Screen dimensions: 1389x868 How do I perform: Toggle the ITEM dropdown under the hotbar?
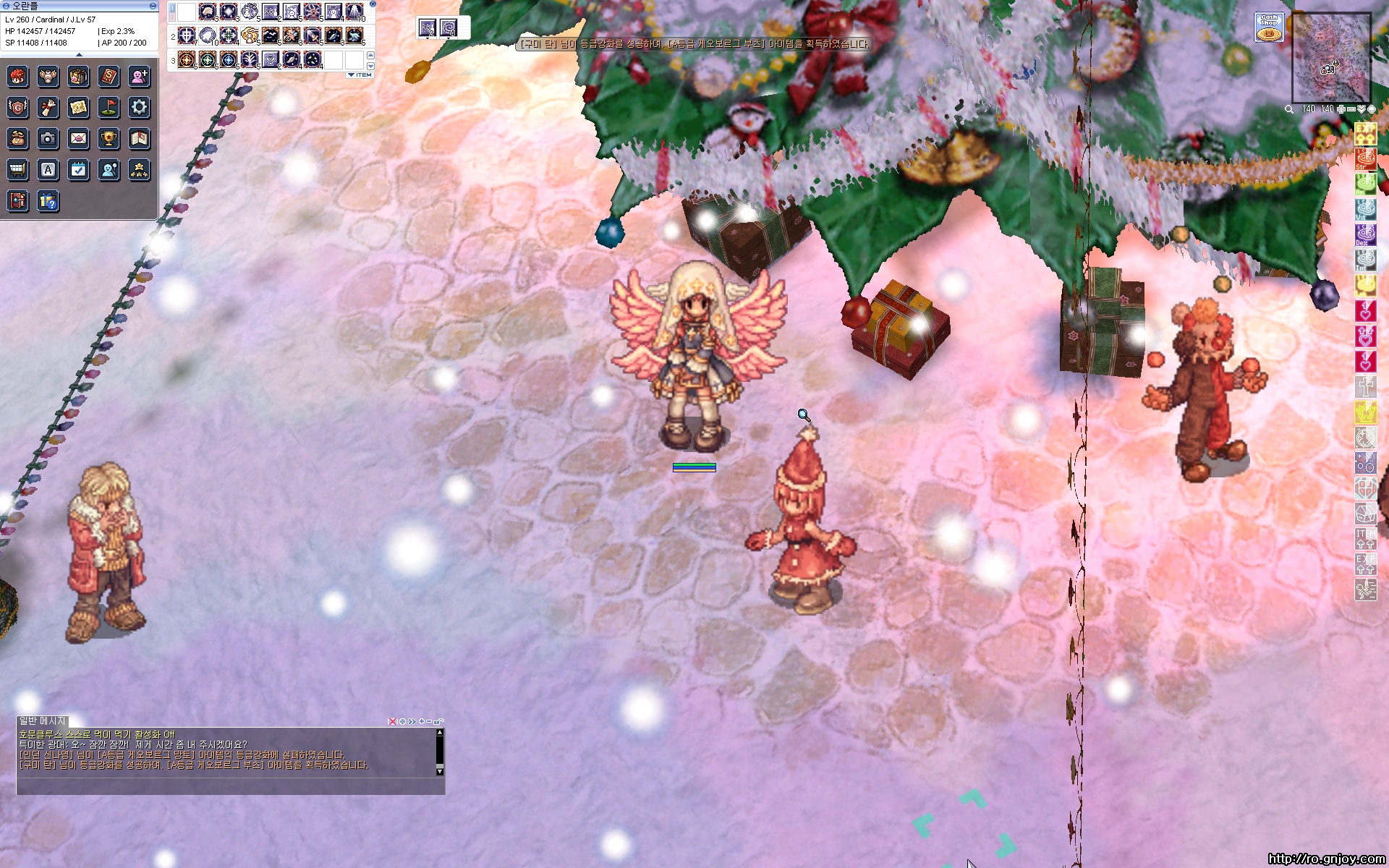coord(360,75)
